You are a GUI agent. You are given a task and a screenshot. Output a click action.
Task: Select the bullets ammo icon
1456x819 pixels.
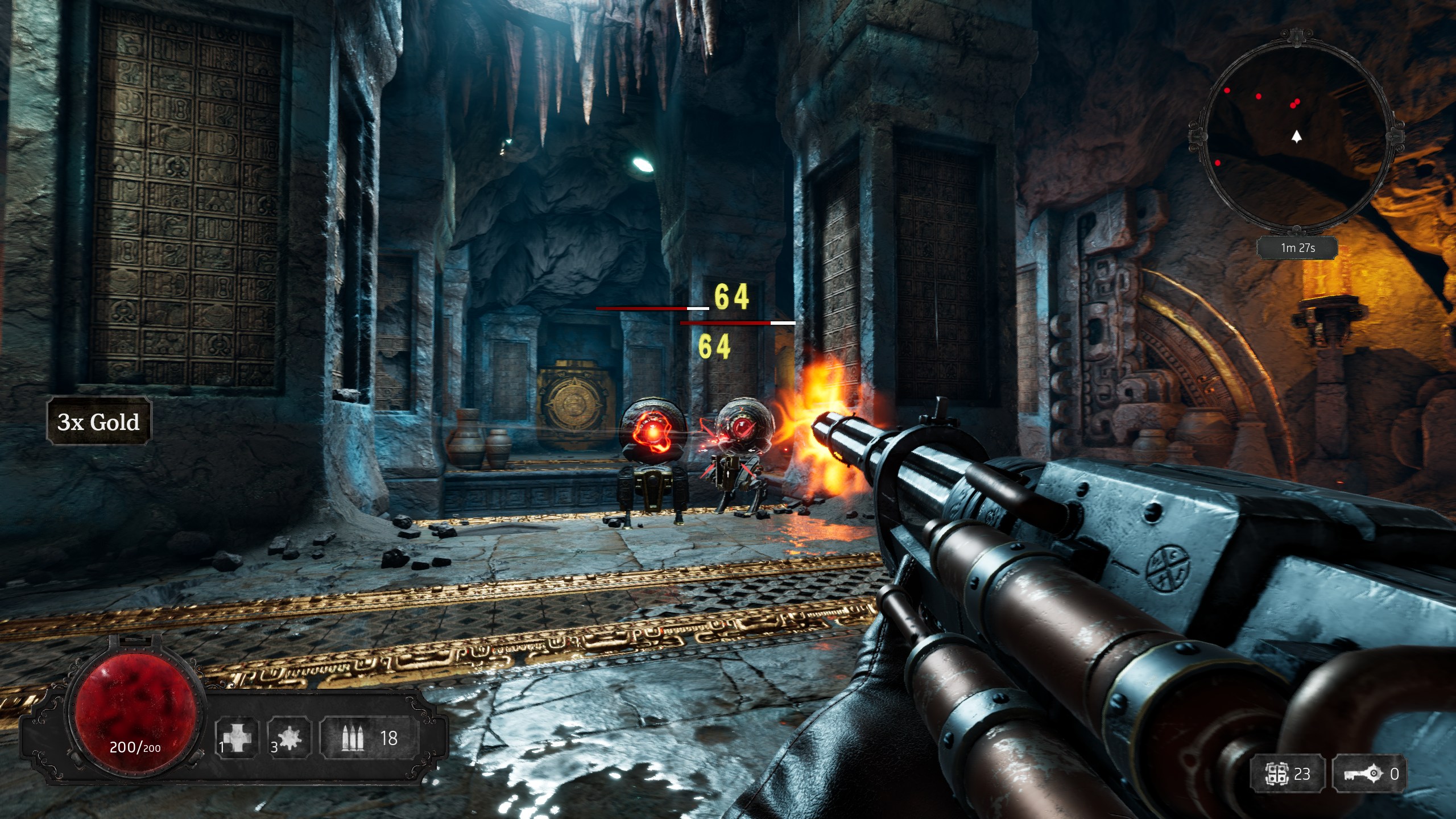(x=353, y=738)
